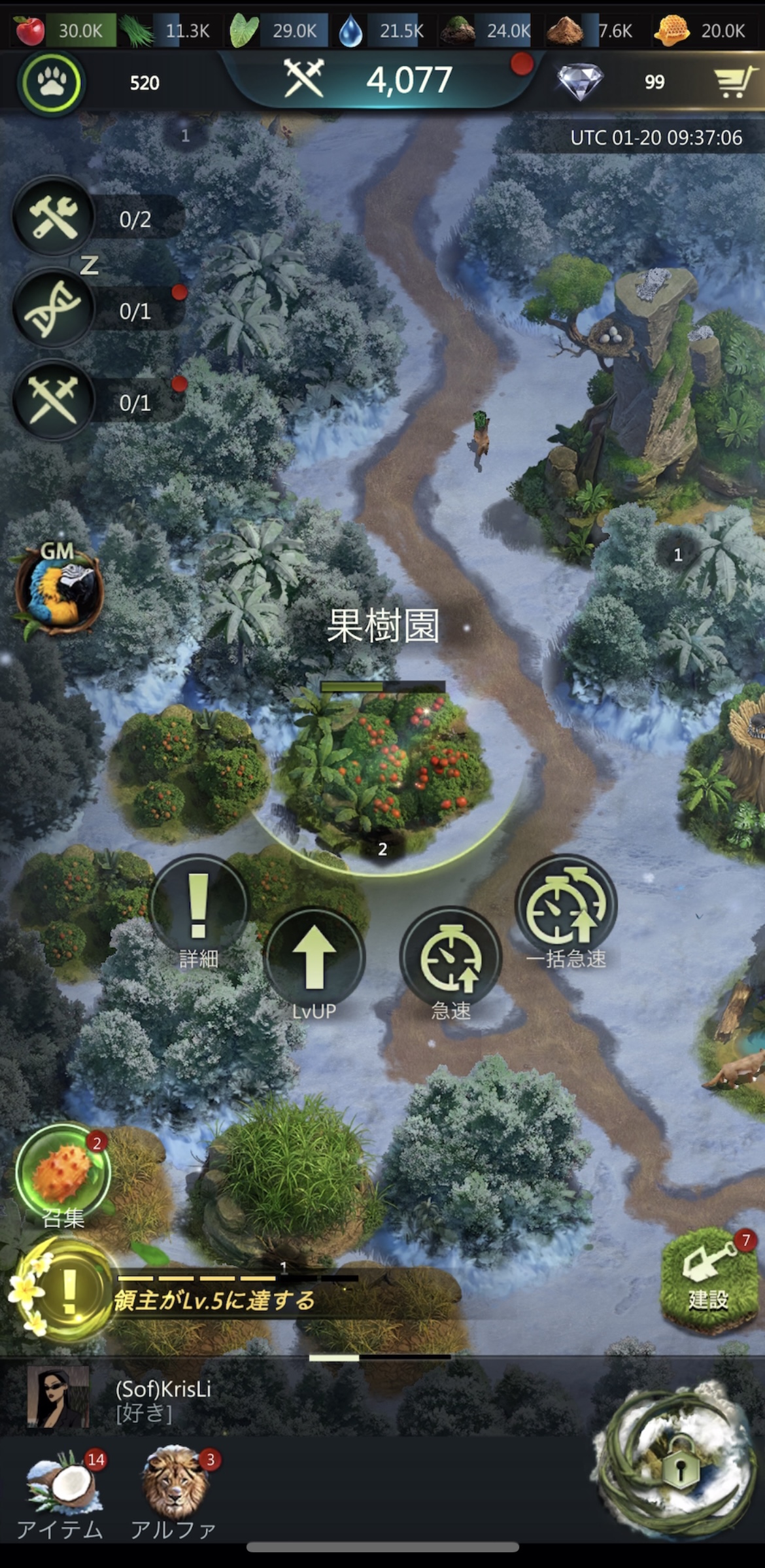Click the paw print profile icon
The image size is (765, 1568).
(x=51, y=83)
